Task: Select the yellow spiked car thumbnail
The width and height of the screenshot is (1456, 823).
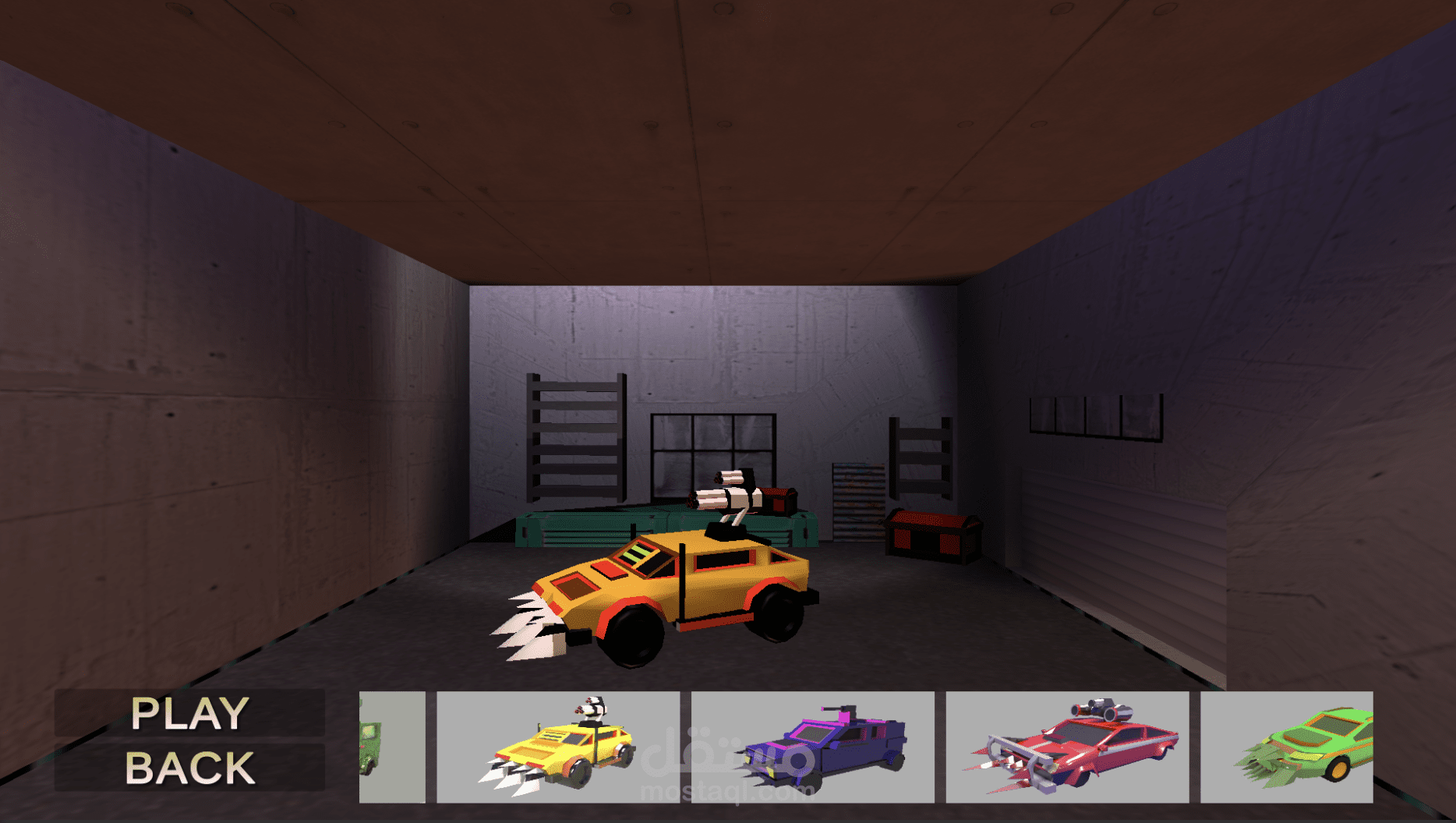Action: pos(557,747)
